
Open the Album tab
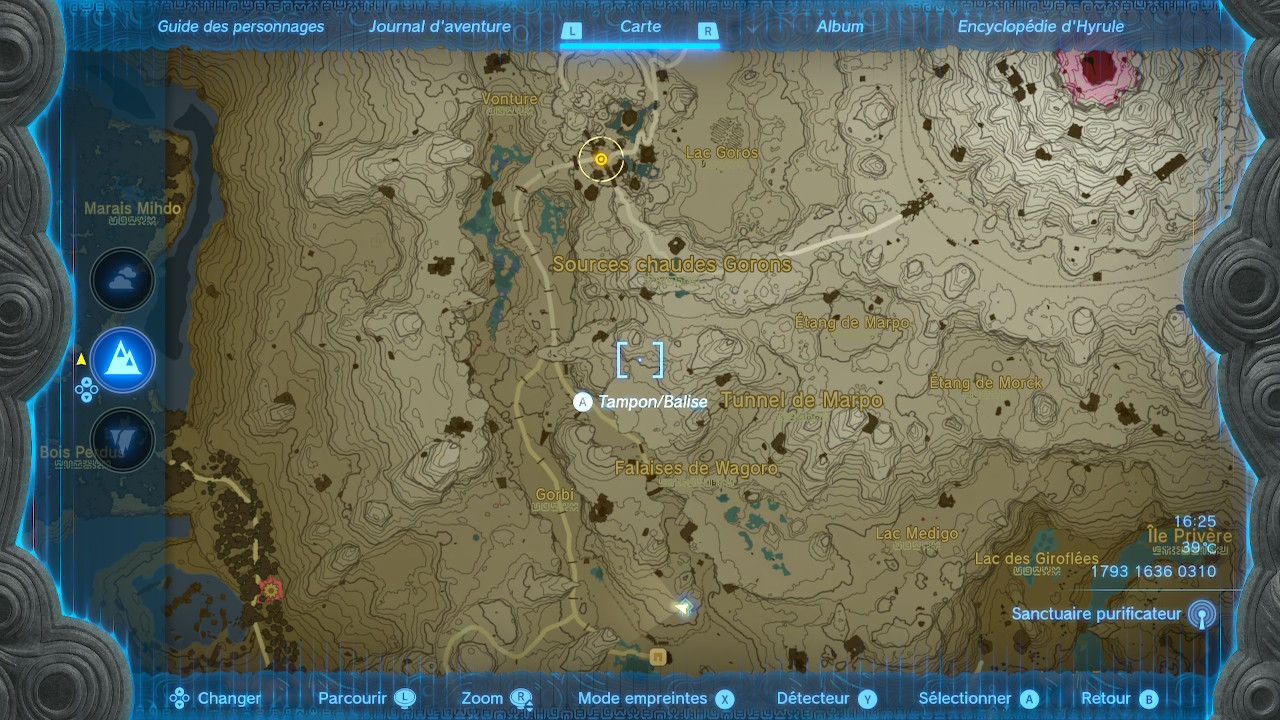[x=840, y=27]
